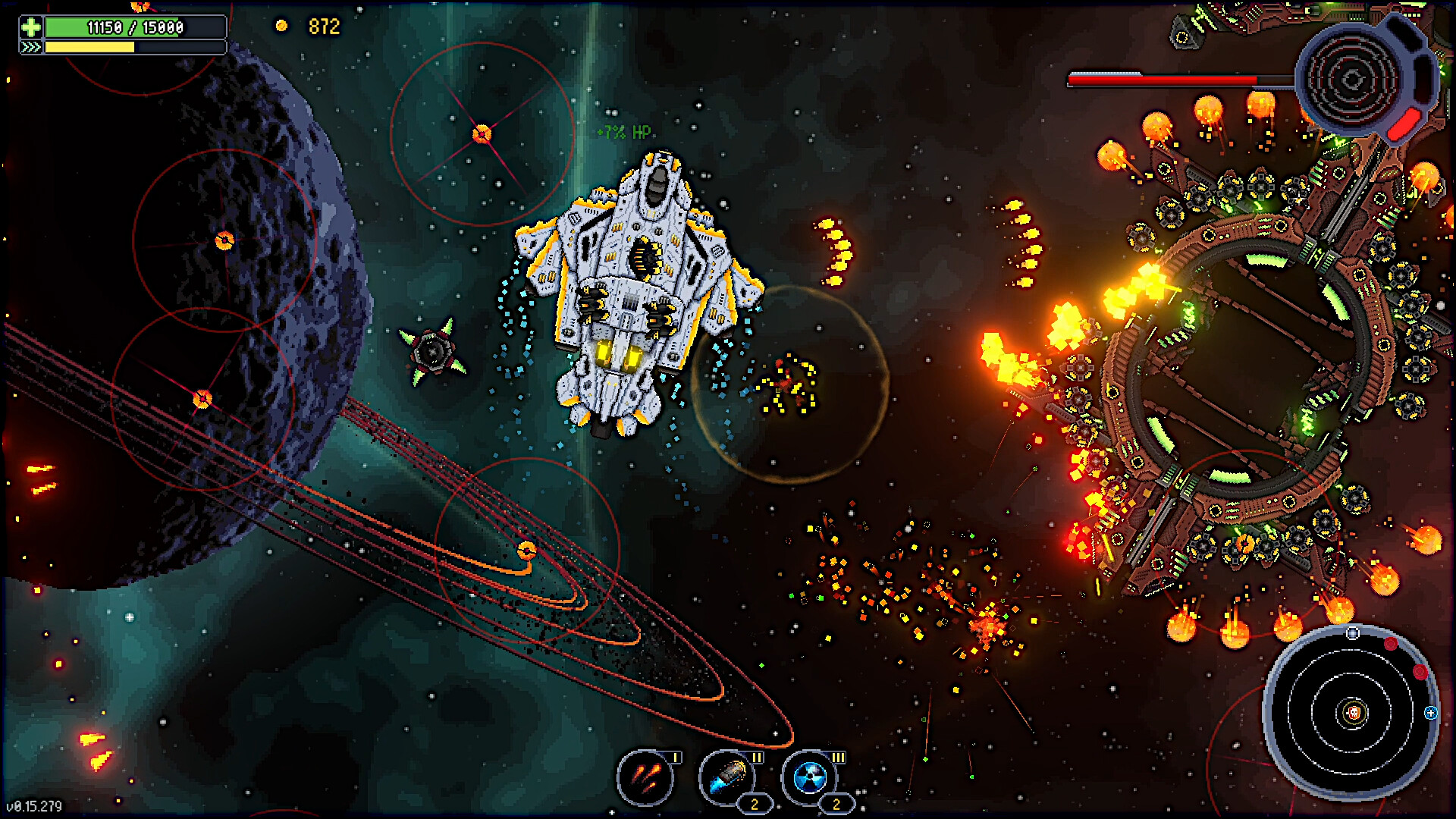Click the green health cross icon
This screenshot has height=819, width=1456.
(x=31, y=27)
